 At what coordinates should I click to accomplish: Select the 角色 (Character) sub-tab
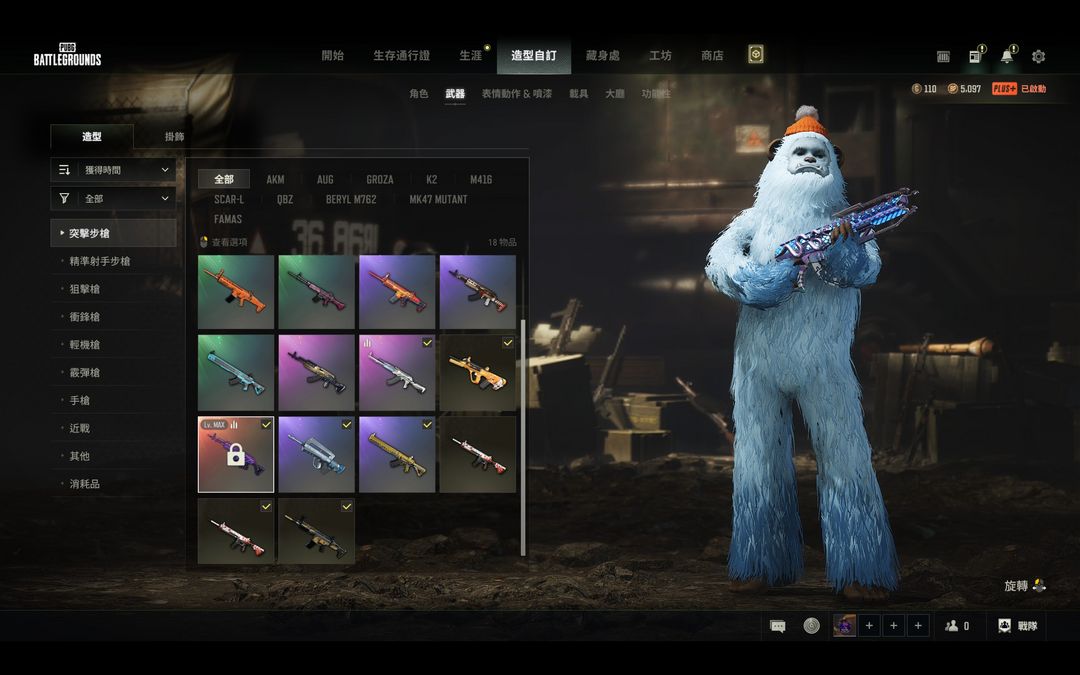click(x=418, y=94)
